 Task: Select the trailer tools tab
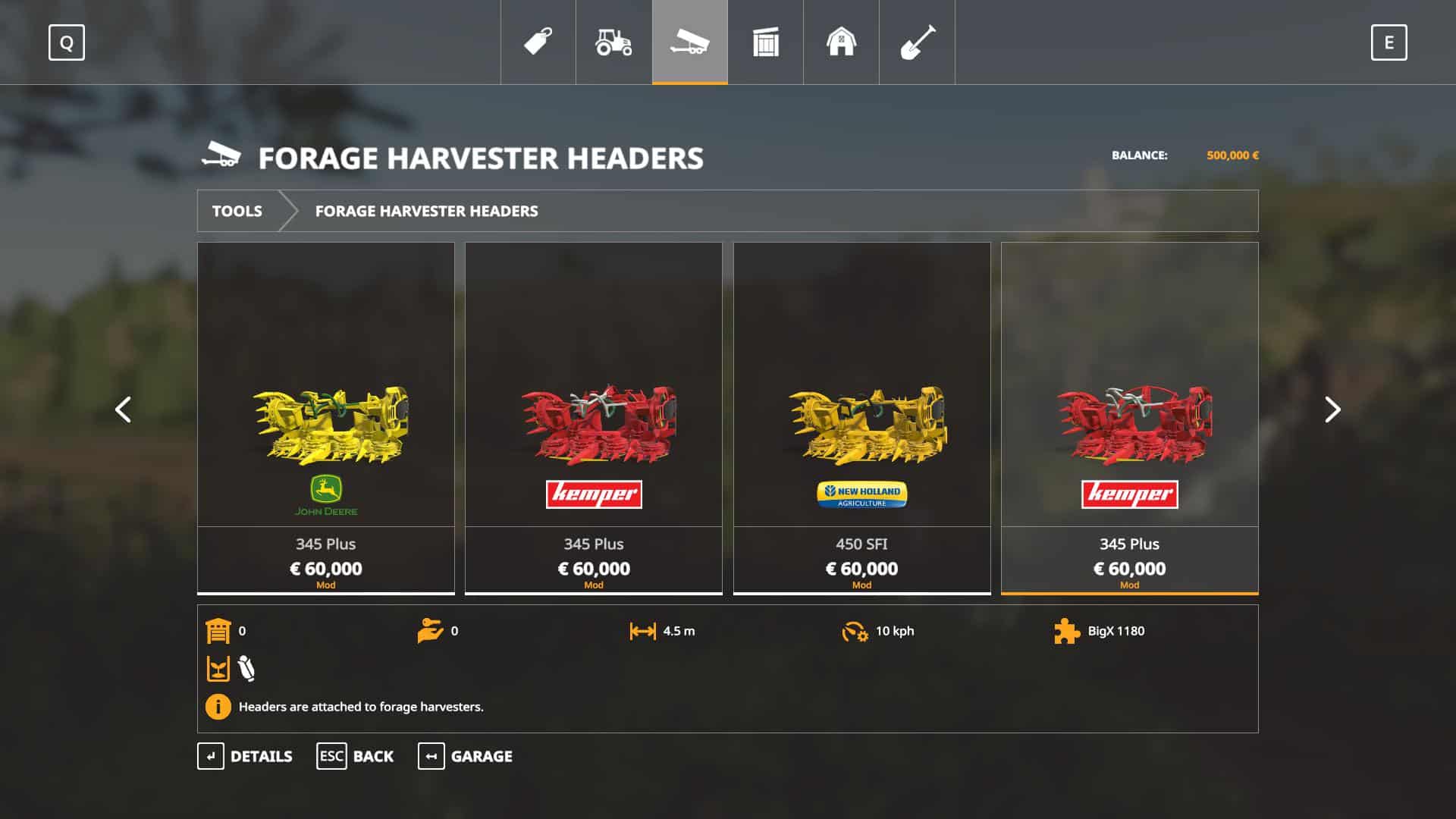[689, 42]
